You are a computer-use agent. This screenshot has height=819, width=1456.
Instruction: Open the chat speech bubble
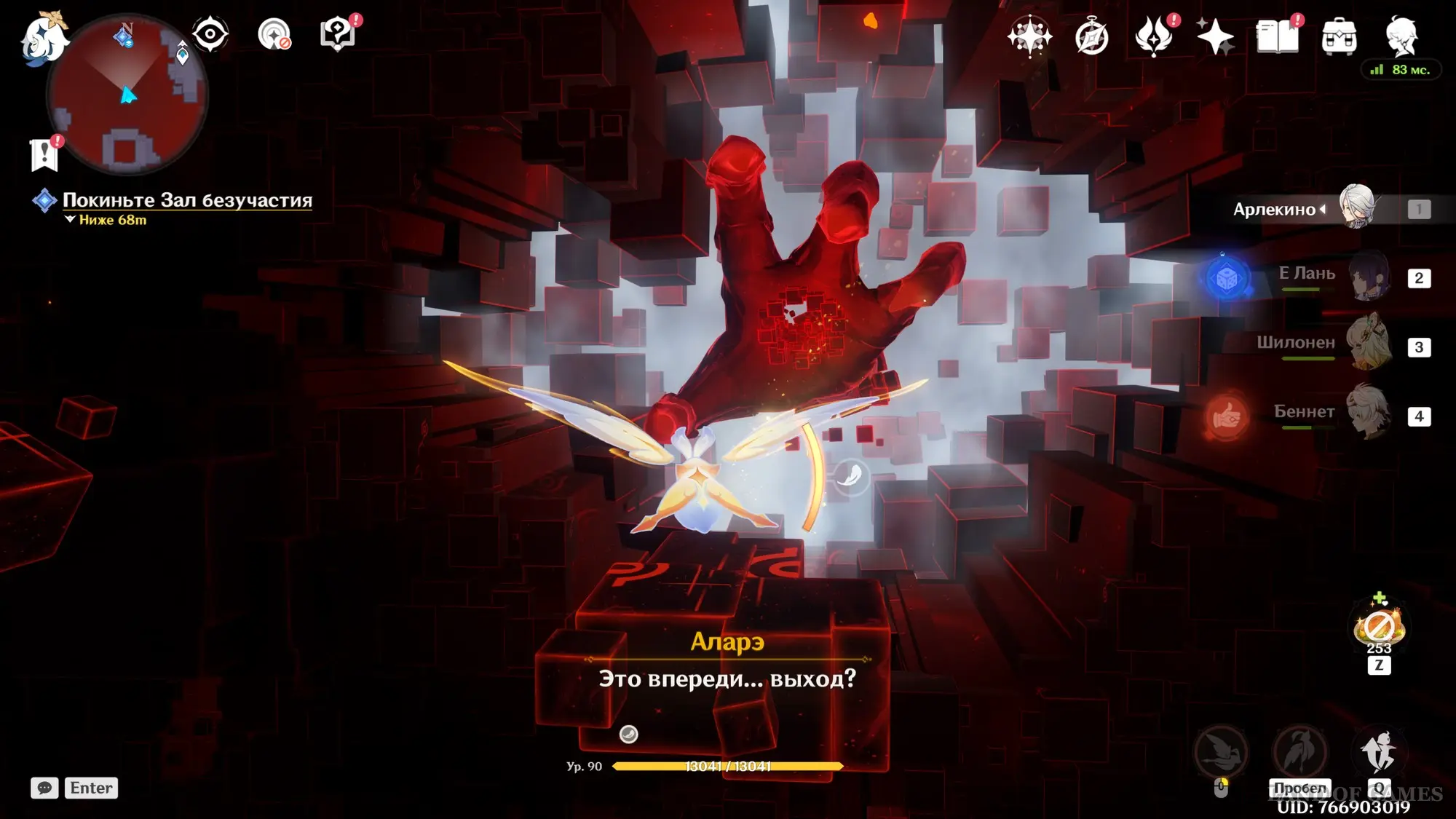pyautogui.click(x=44, y=788)
